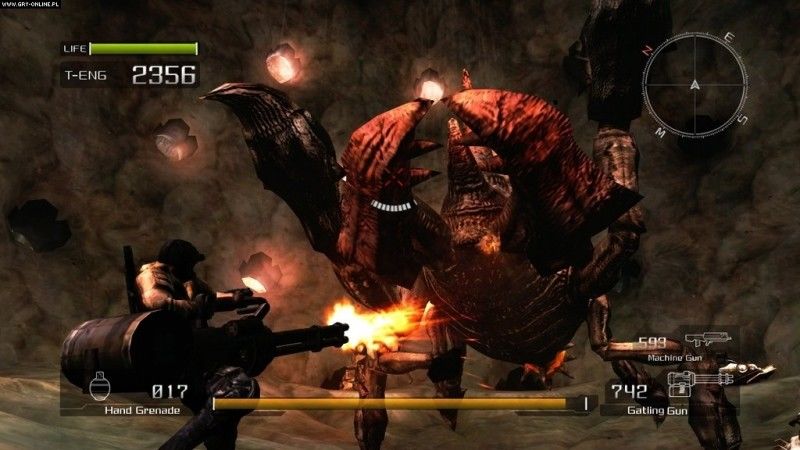Switch to the Machine Gun weapon
The width and height of the screenshot is (800, 450).
coord(706,342)
